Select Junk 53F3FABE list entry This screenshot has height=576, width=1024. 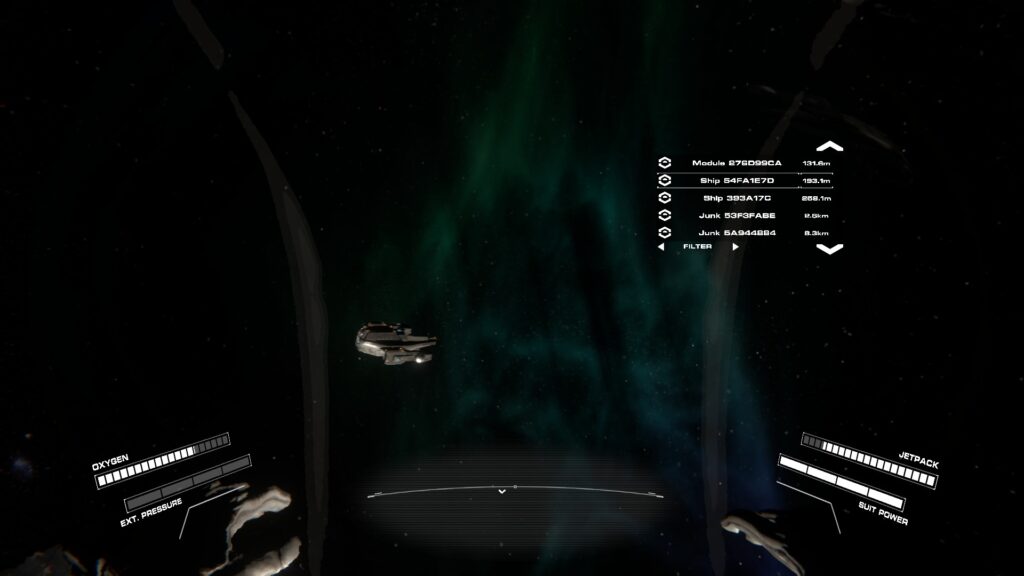pyautogui.click(x=736, y=215)
